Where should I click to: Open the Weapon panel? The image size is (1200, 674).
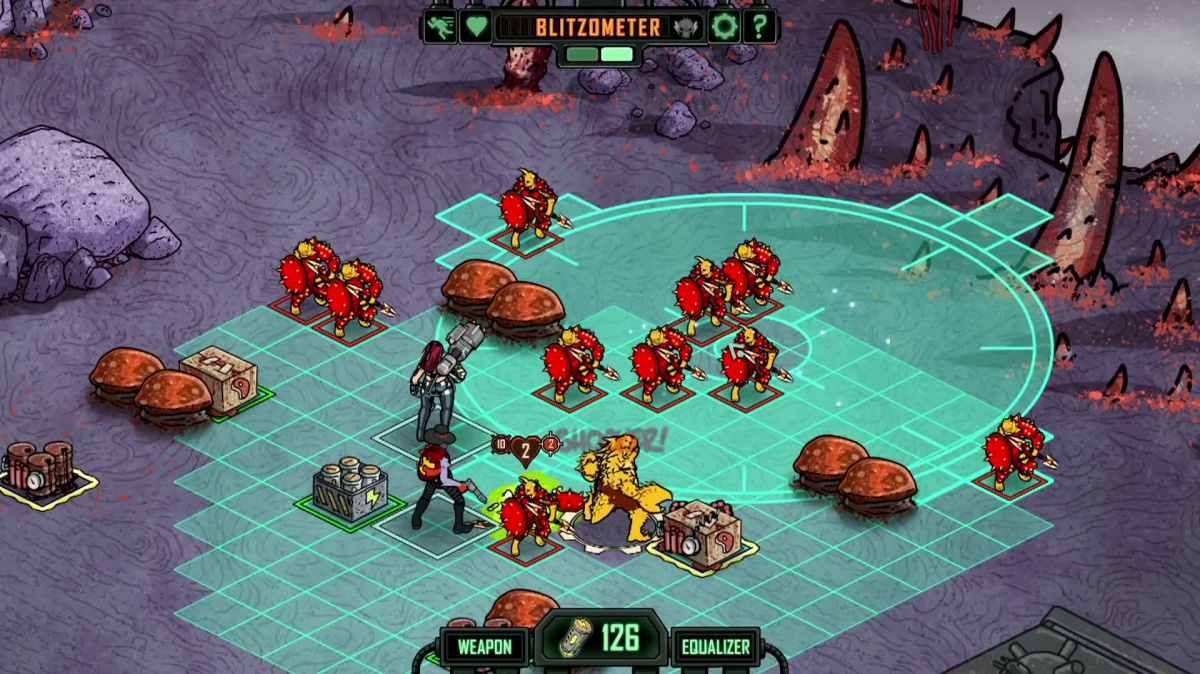(485, 647)
